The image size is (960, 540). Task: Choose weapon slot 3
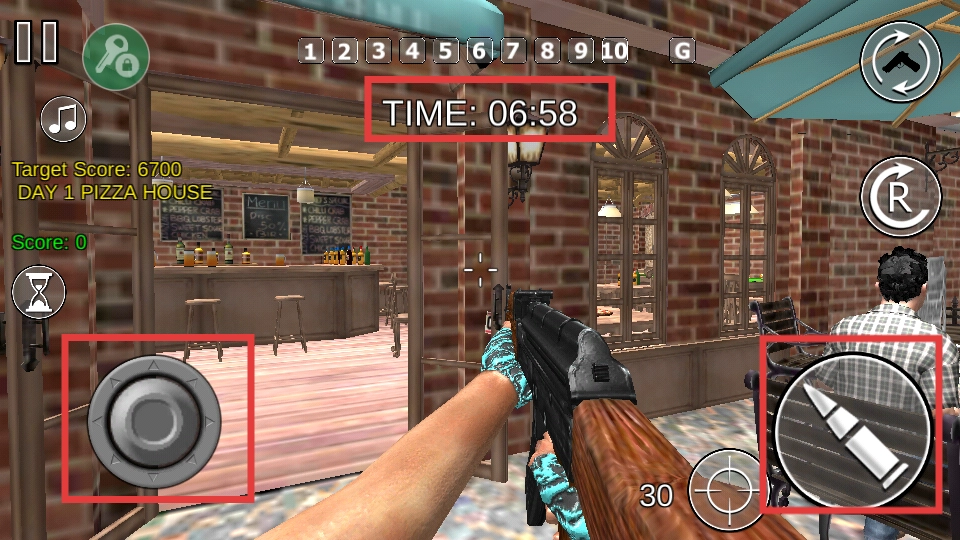pos(378,51)
